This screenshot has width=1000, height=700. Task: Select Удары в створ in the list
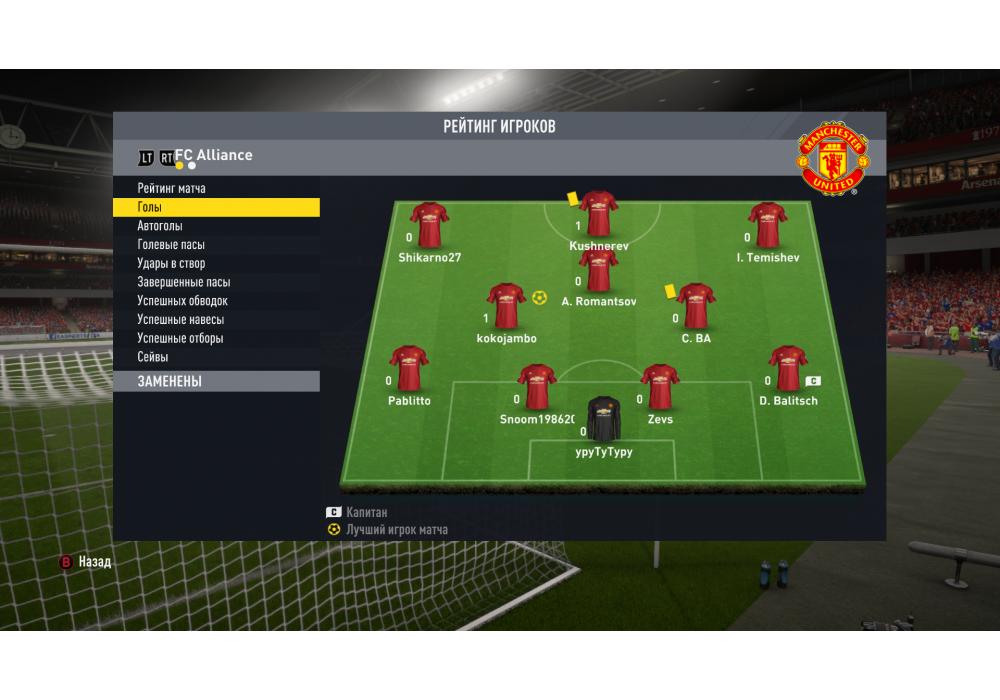coord(171,264)
